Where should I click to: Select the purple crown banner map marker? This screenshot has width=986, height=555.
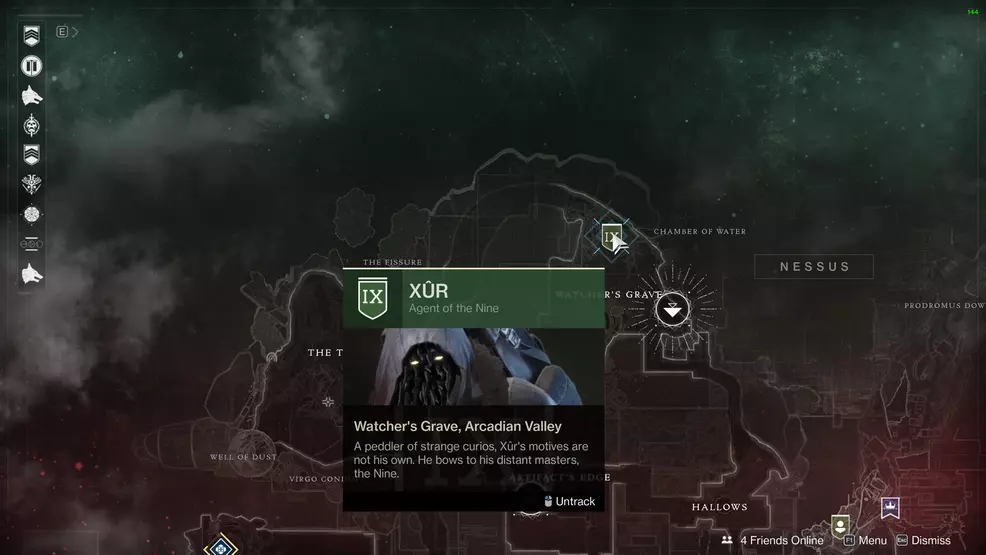coord(889,508)
